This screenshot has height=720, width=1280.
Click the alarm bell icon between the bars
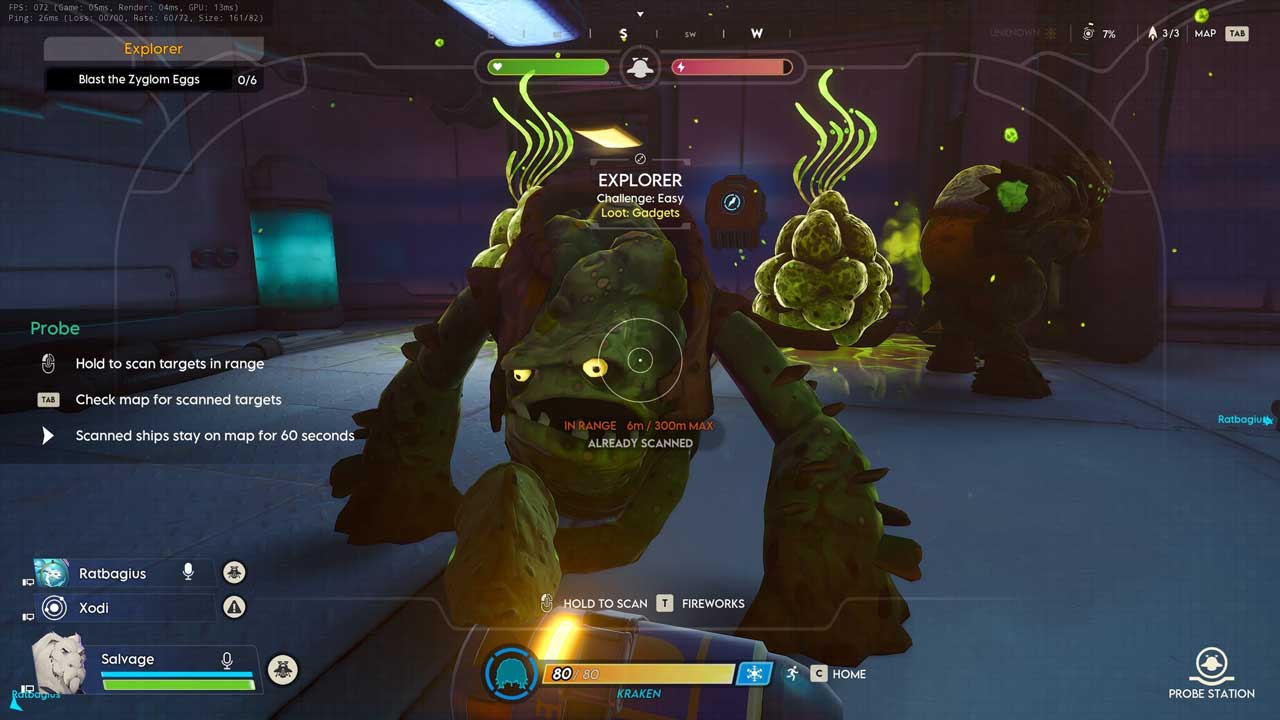tap(640, 68)
